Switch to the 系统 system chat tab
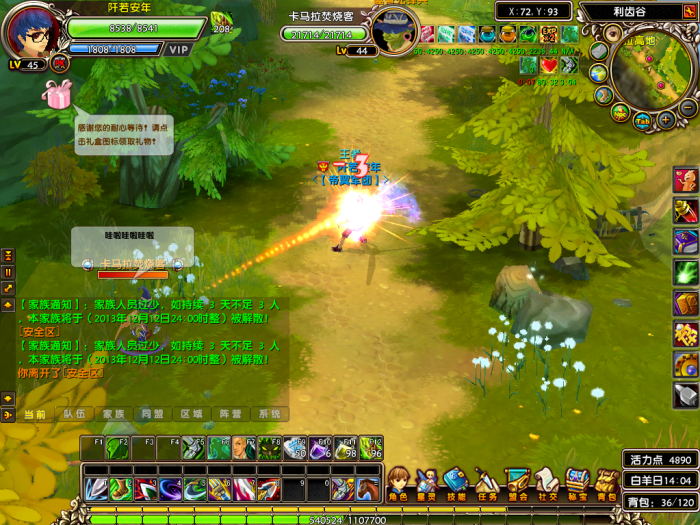700x525 pixels. [x=268, y=414]
